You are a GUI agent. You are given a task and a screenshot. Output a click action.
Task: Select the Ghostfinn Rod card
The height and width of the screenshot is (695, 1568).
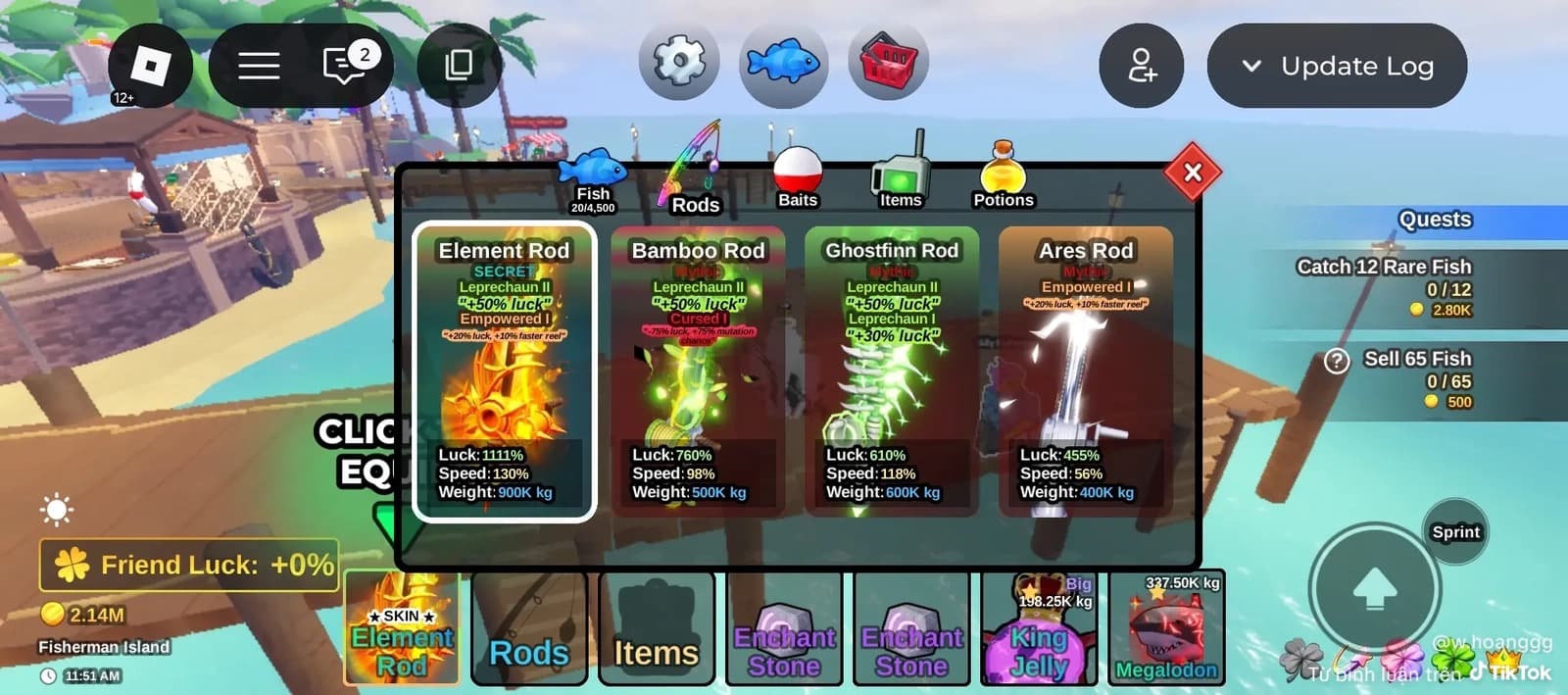click(892, 372)
